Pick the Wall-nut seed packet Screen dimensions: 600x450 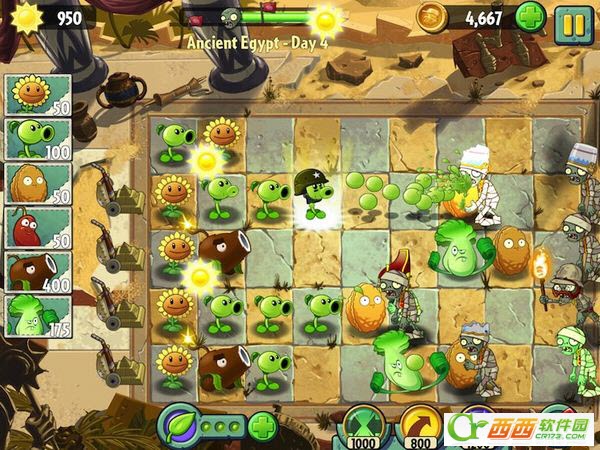coord(37,183)
